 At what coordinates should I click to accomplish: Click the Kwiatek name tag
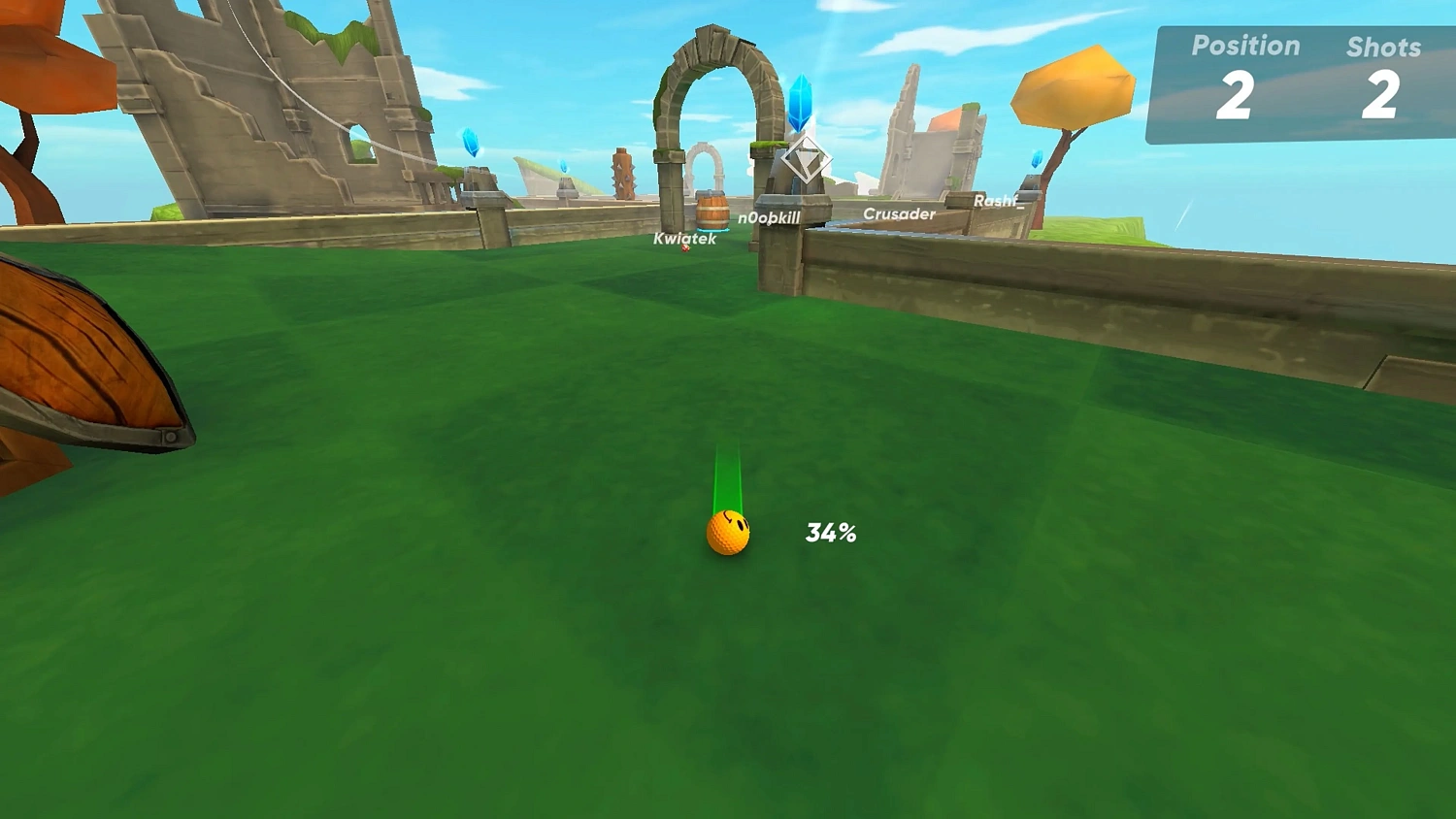684,237
